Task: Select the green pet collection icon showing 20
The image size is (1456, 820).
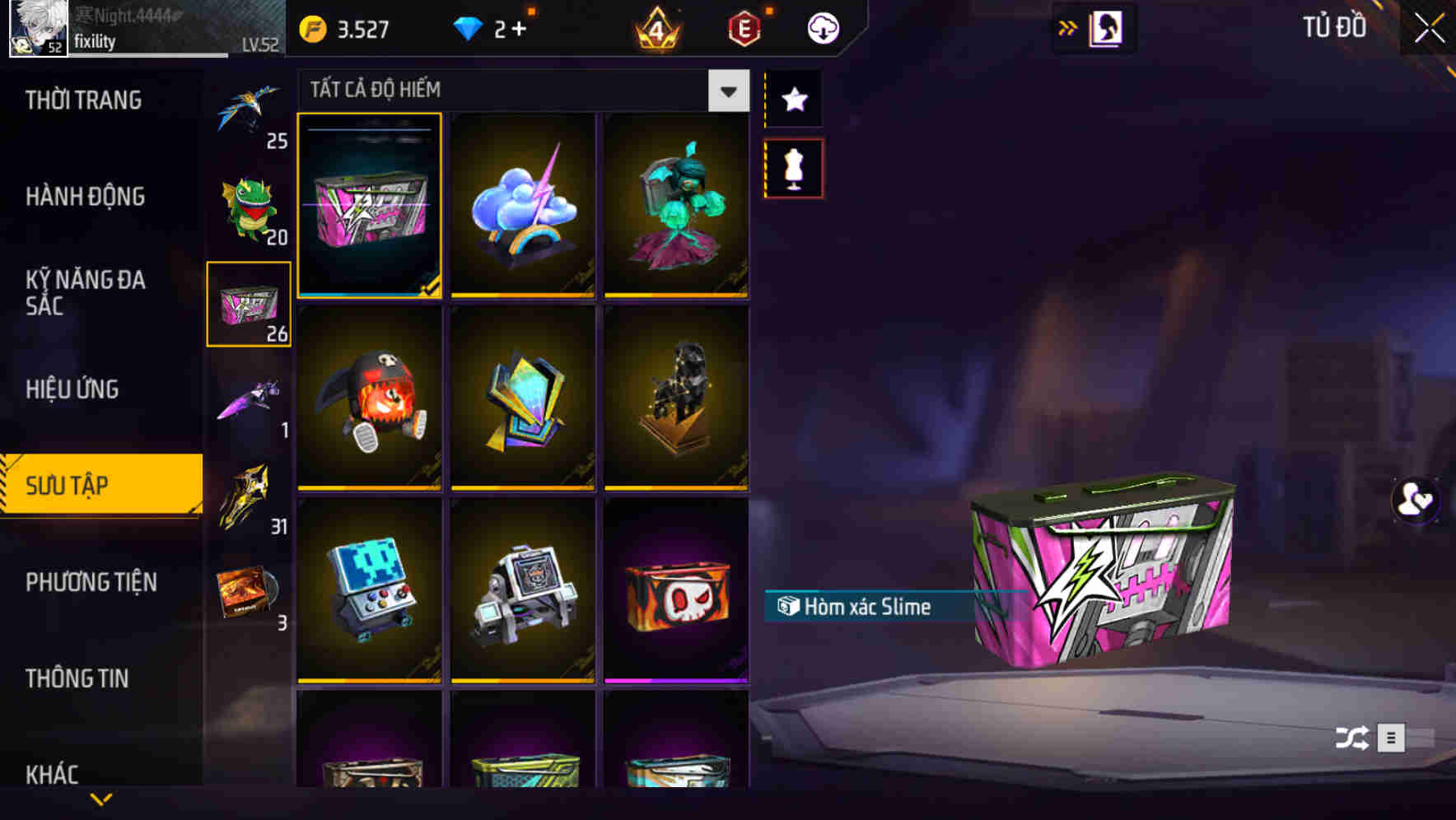Action: 249,206
